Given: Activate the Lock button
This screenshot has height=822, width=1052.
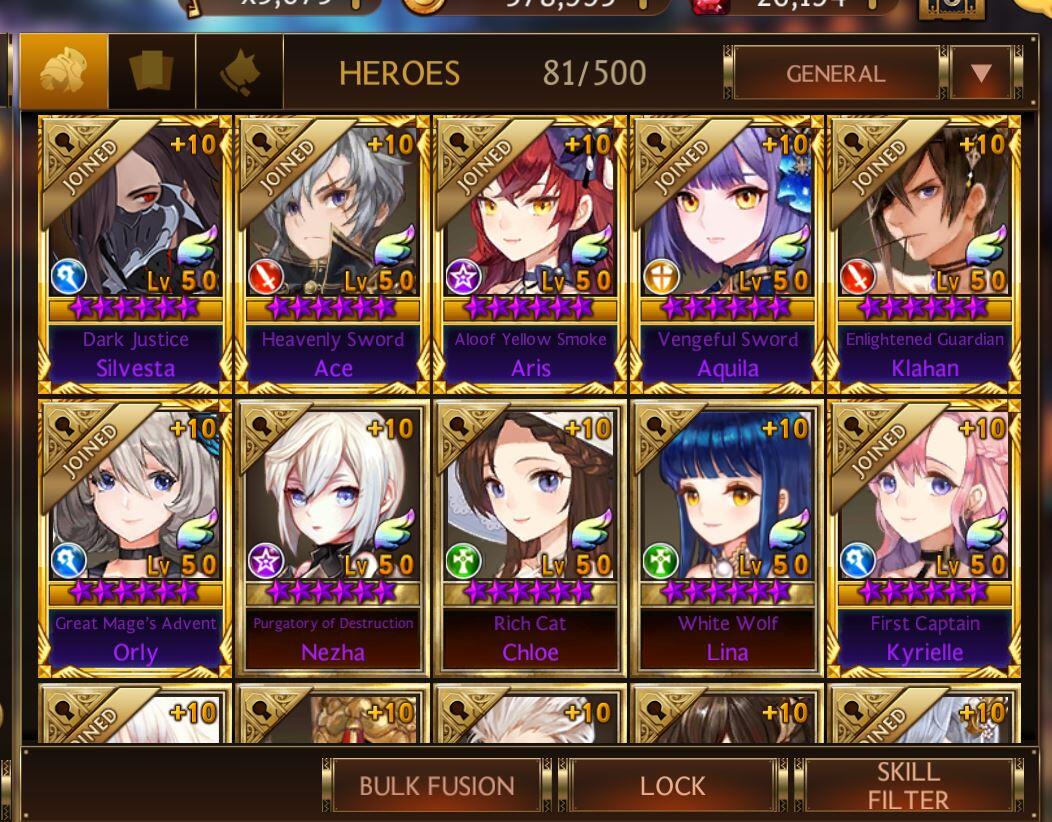Looking at the screenshot, I should click(x=672, y=786).
